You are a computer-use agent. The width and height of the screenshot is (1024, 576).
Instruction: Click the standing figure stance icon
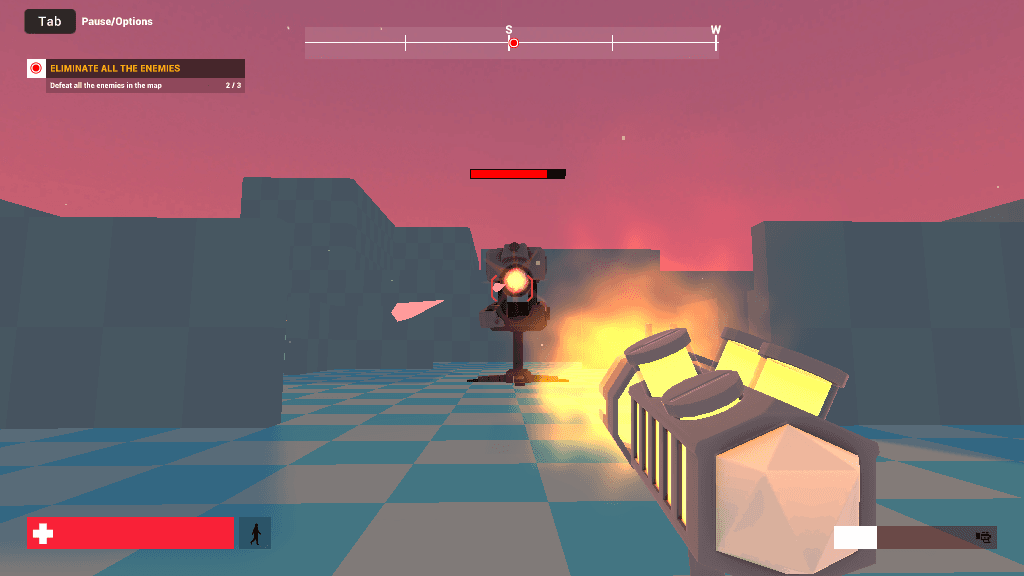pyautogui.click(x=255, y=533)
